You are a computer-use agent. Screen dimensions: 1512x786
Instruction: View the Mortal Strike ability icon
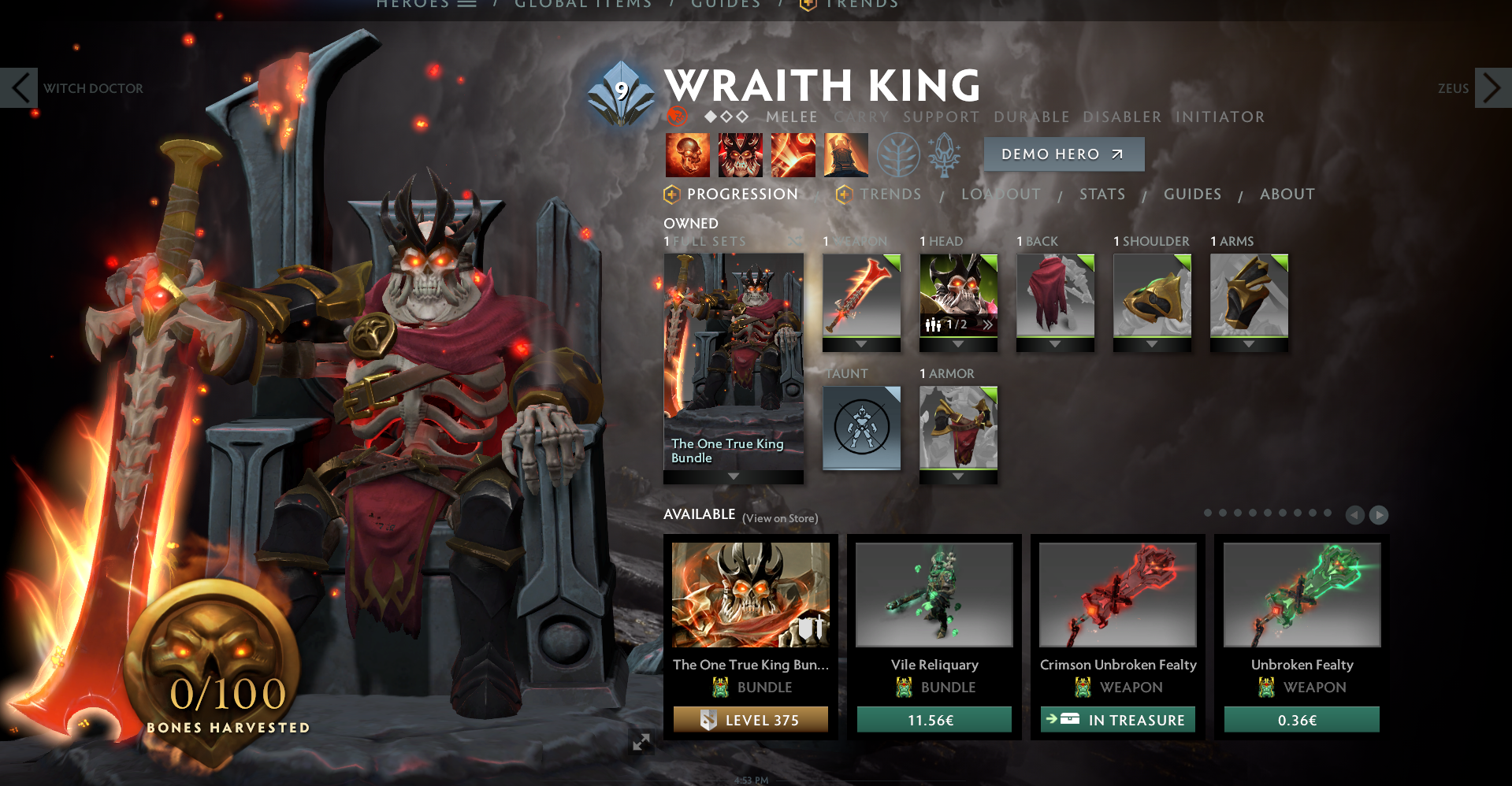point(793,155)
